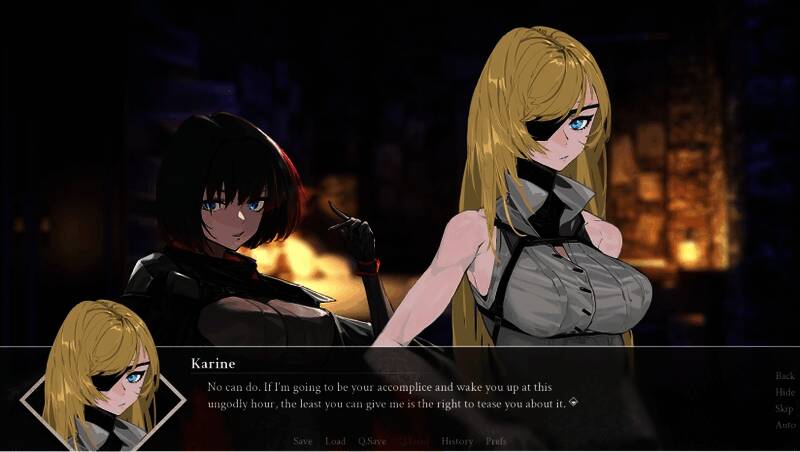Activate Skip mode
Image resolution: width=800 pixels, height=452 pixels.
pyautogui.click(x=785, y=409)
